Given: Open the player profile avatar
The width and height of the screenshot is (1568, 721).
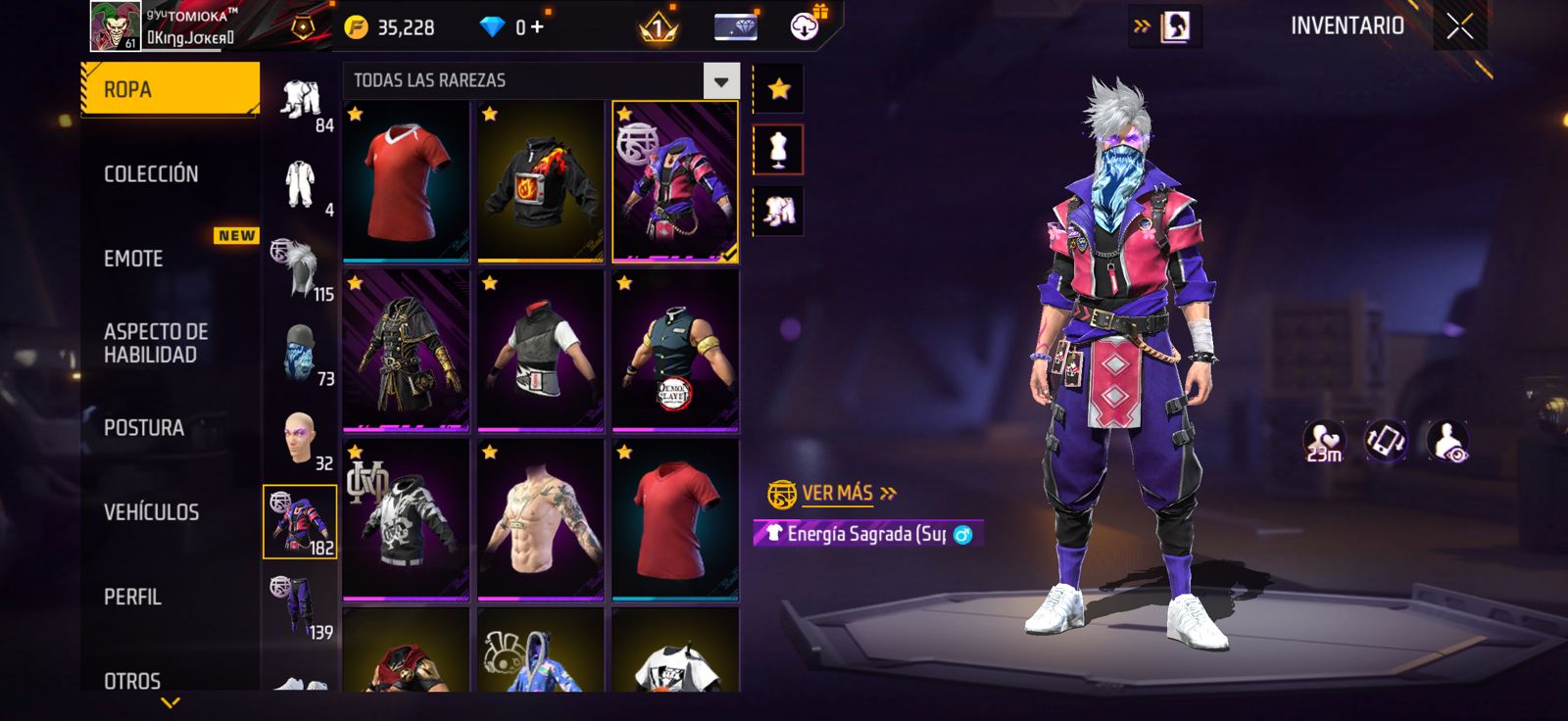Looking at the screenshot, I should click(x=116, y=25).
